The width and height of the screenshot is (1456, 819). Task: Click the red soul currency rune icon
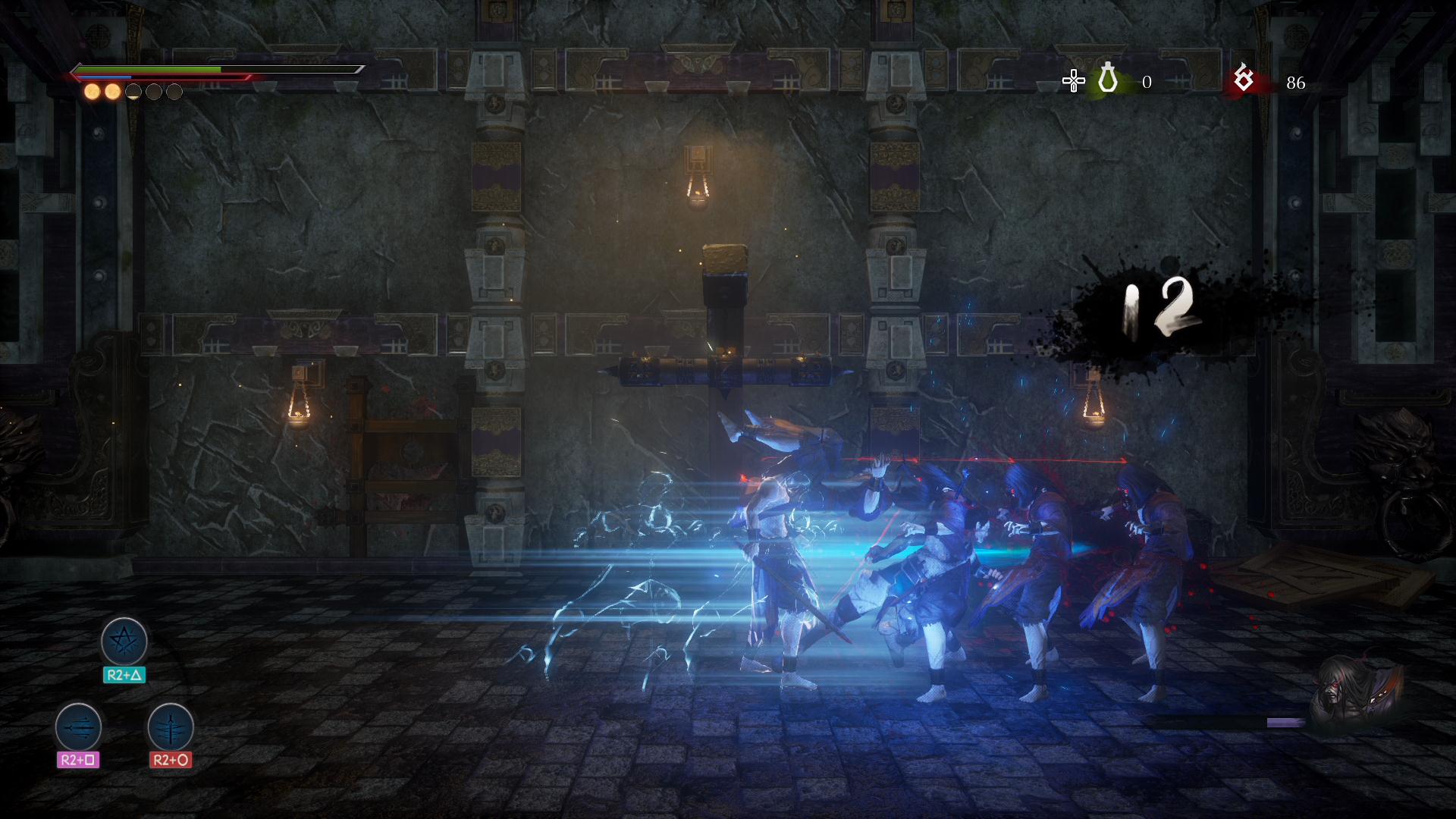(x=1244, y=77)
